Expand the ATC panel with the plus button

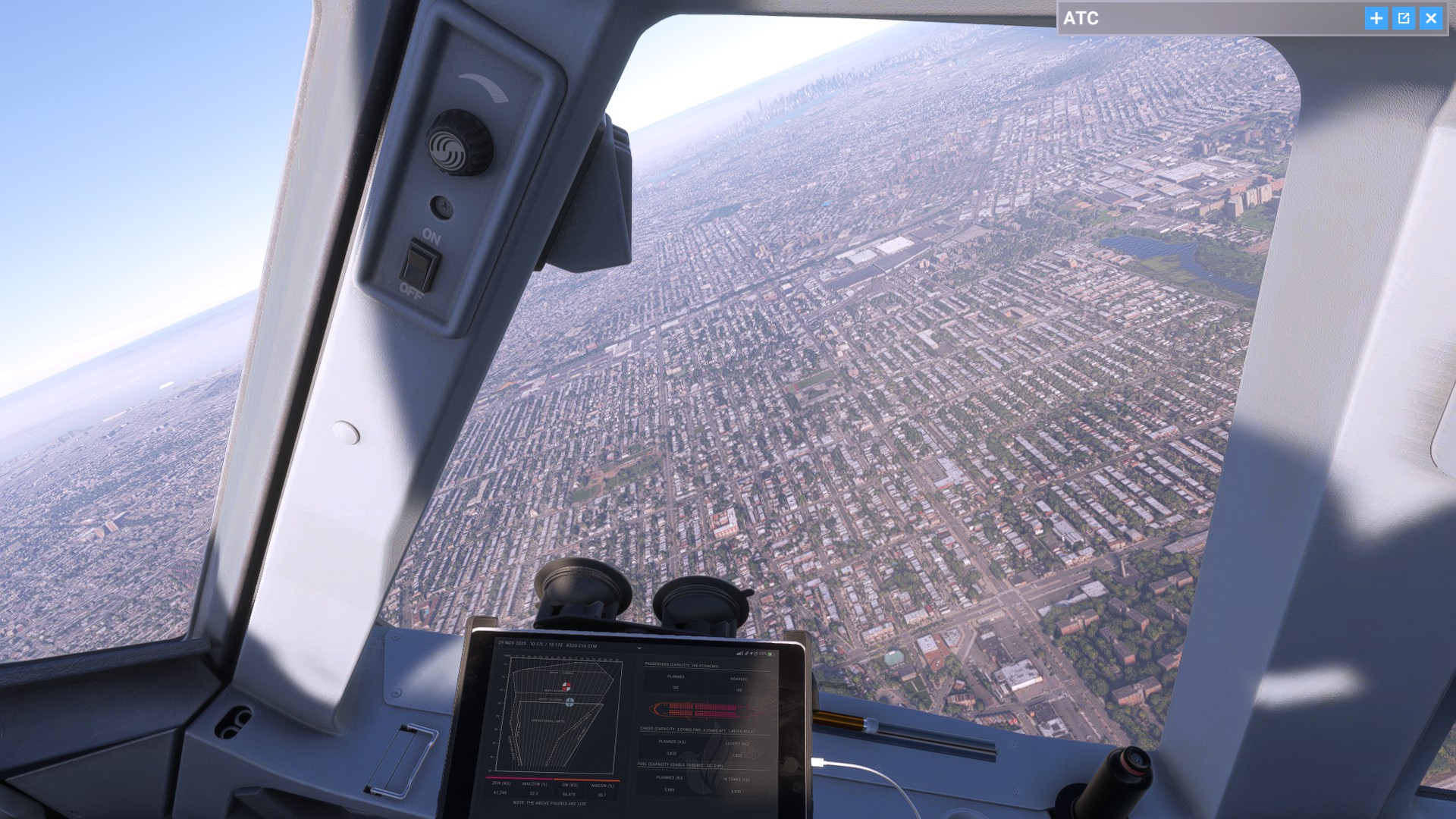point(1376,18)
